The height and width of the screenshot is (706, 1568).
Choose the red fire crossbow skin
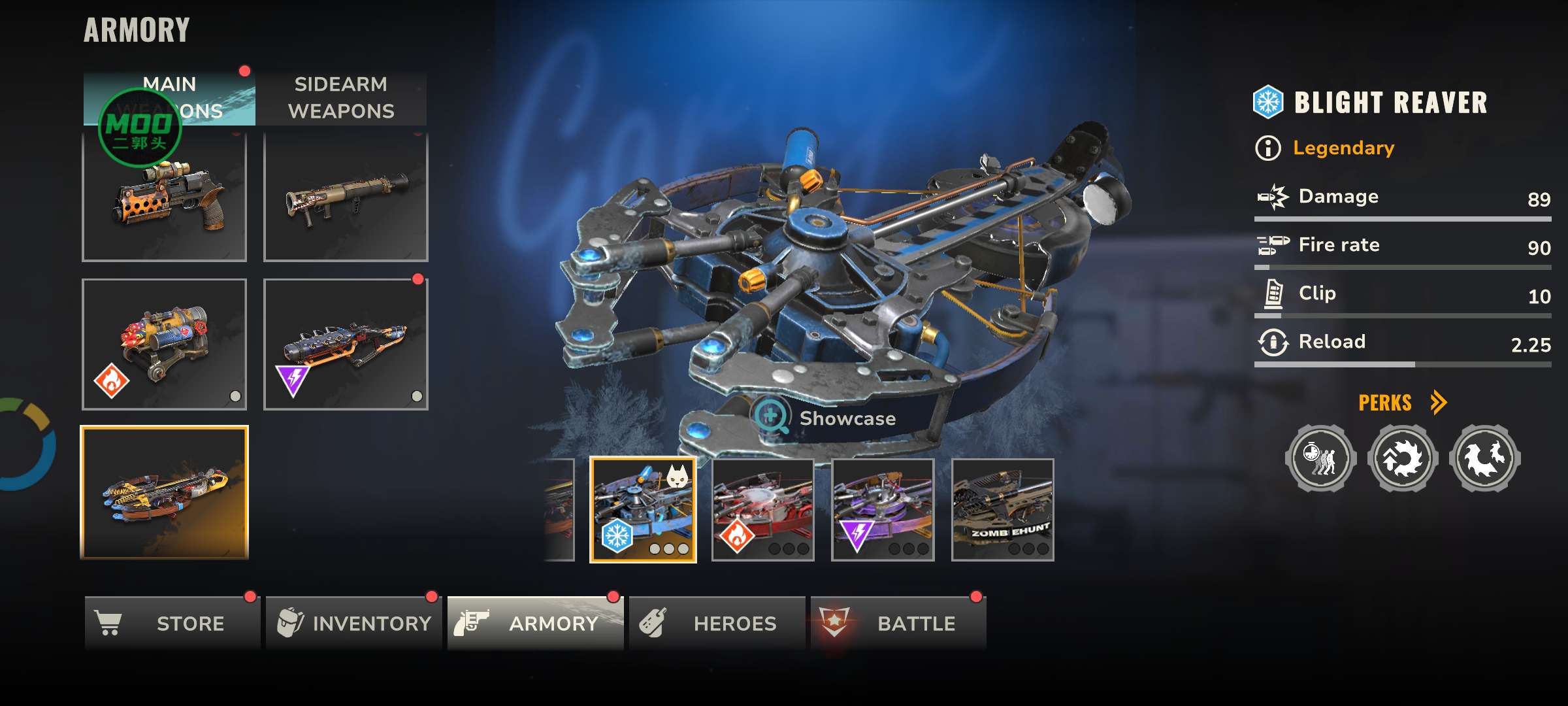click(762, 510)
